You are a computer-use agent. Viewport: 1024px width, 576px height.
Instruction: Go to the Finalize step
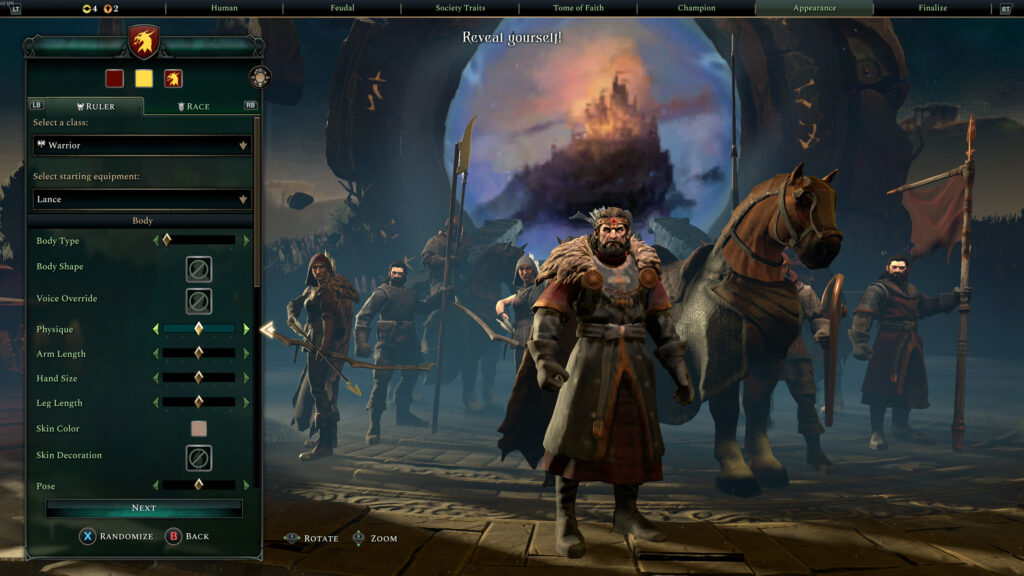pyautogui.click(x=932, y=8)
